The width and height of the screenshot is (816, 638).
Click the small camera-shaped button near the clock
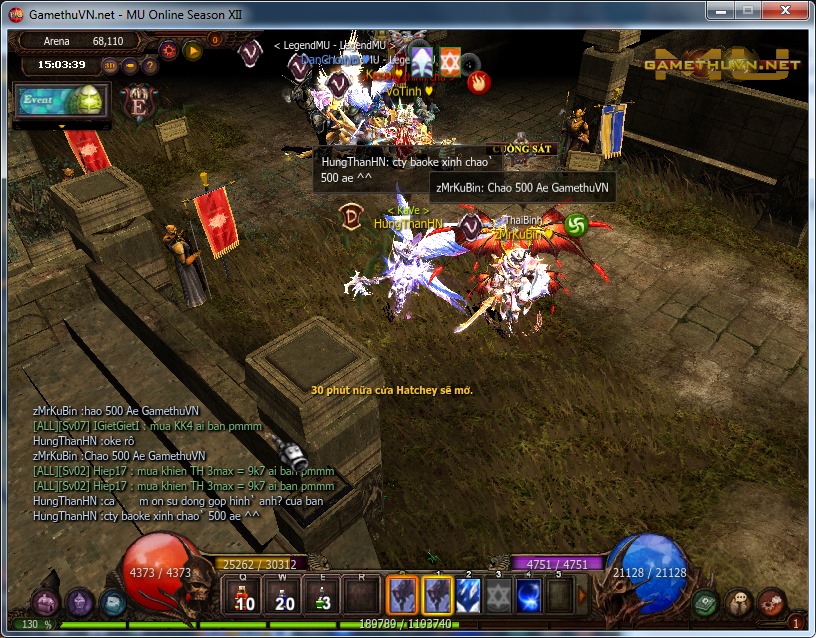coord(131,66)
